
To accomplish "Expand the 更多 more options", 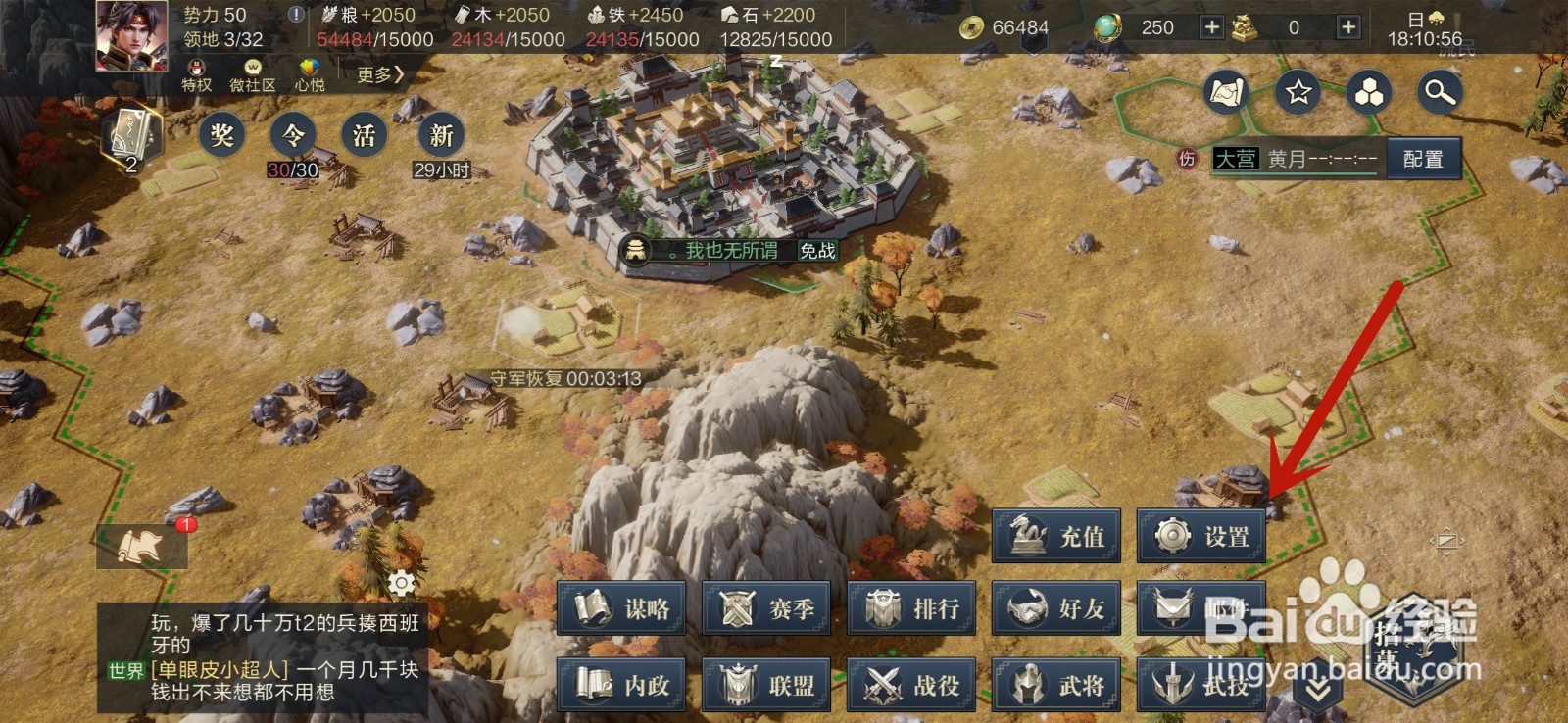I will (x=379, y=74).
